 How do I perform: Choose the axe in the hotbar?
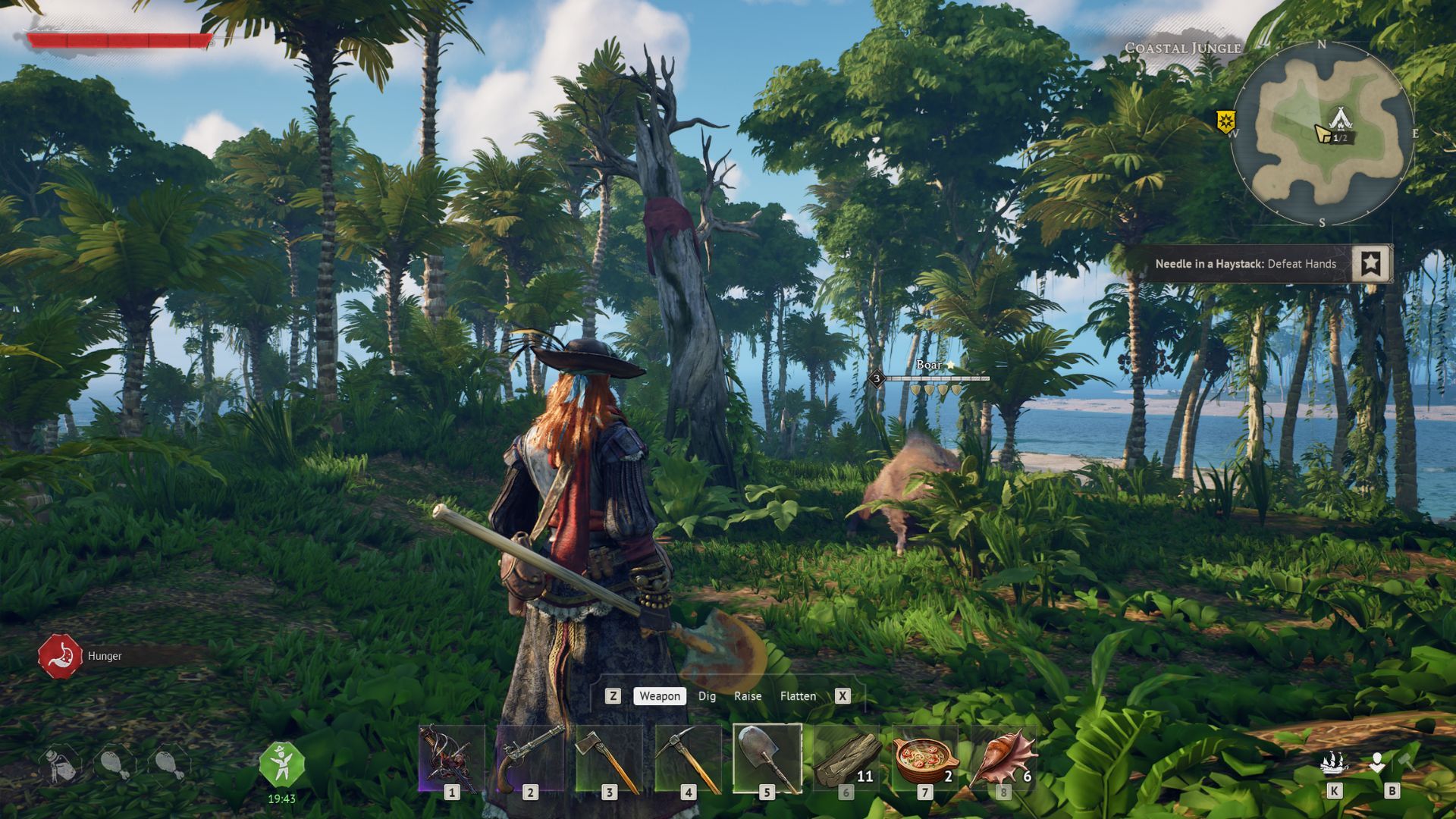click(609, 759)
